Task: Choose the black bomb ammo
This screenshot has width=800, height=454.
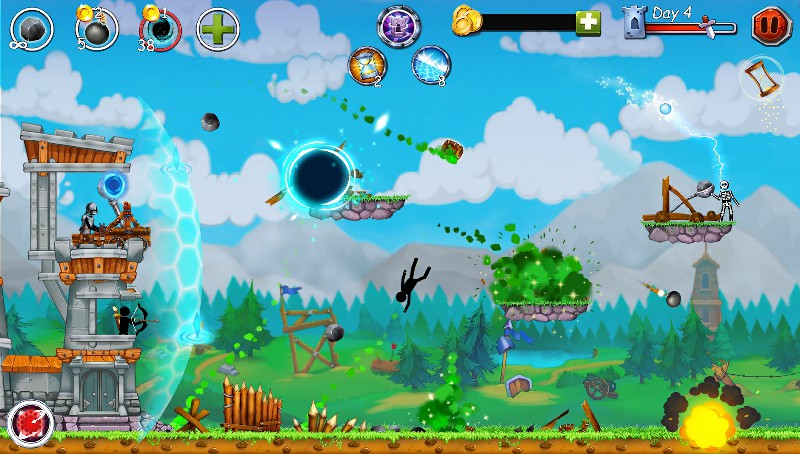Action: [95, 28]
